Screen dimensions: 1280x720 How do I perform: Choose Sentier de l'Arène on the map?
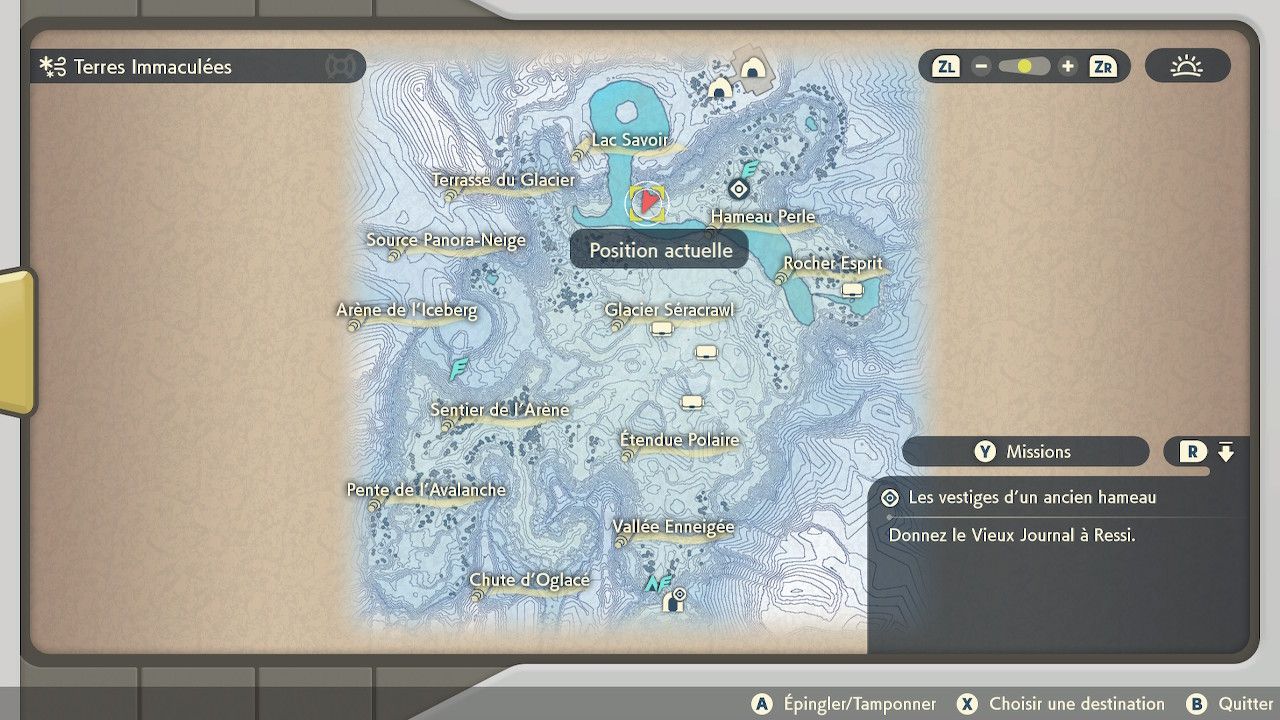click(500, 410)
